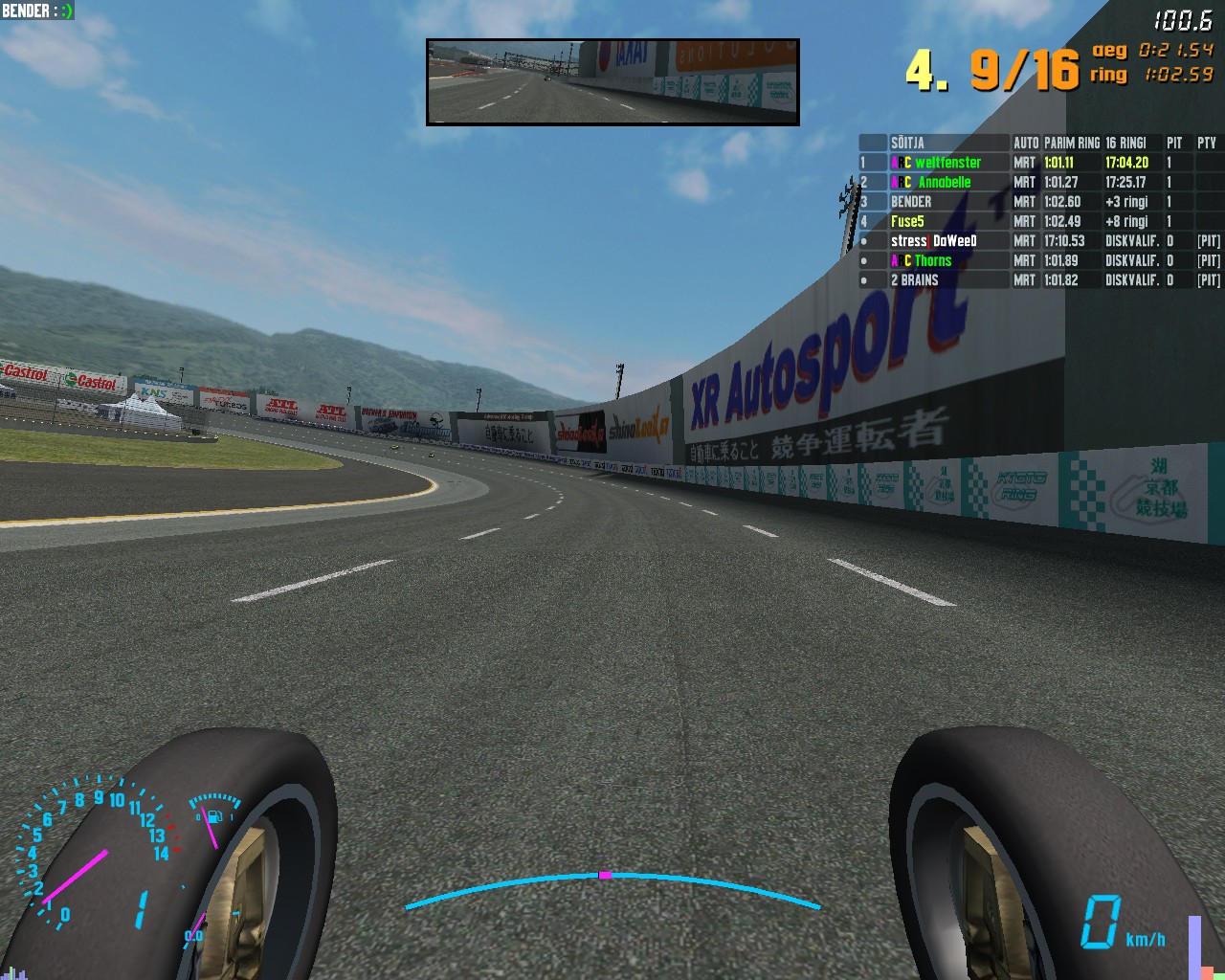Choose the 2 BRAINS driver row
Viewport: 1225px width, 980px height.
[x=914, y=280]
